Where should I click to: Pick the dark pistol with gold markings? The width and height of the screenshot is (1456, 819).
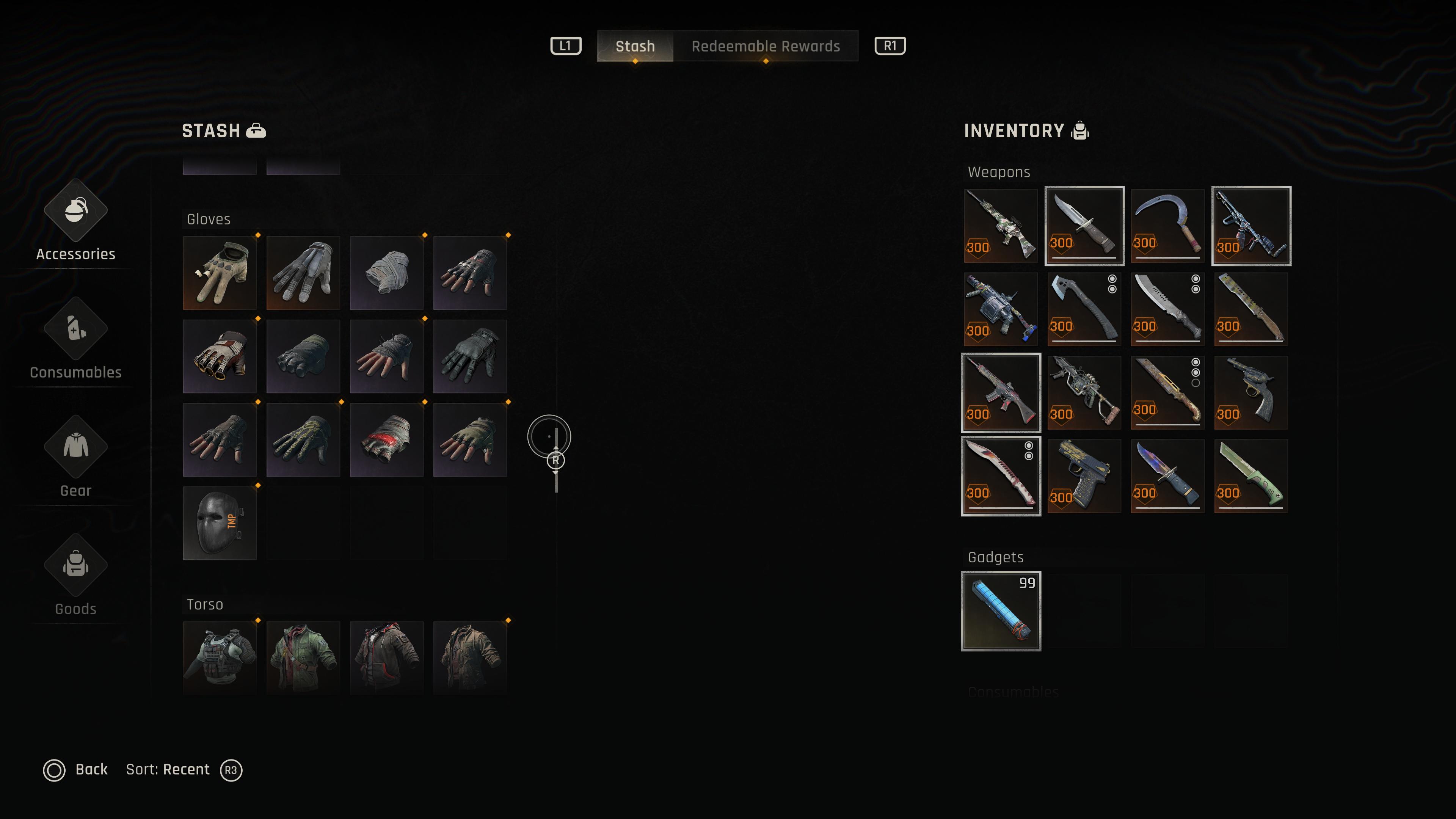click(1084, 476)
